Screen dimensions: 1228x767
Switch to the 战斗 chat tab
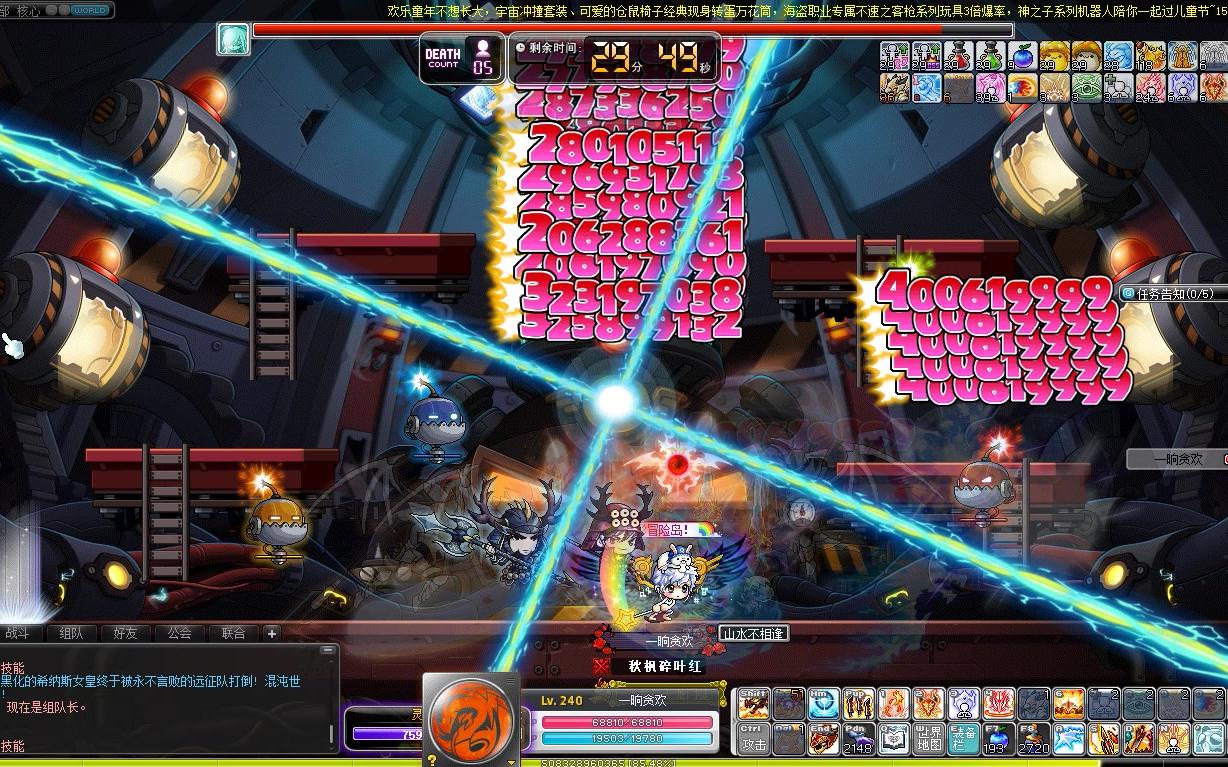pos(19,633)
